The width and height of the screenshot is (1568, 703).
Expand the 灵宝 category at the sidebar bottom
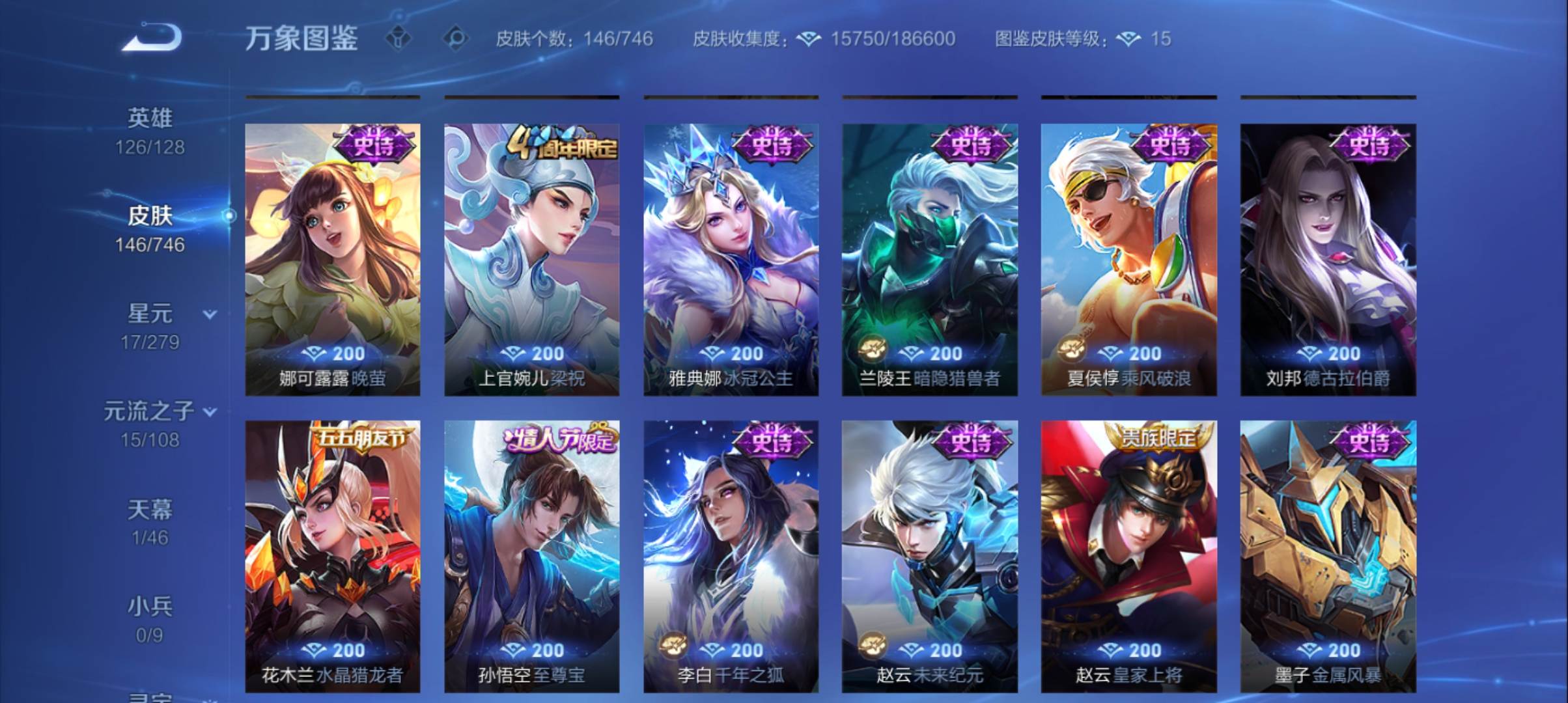pyautogui.click(x=151, y=696)
